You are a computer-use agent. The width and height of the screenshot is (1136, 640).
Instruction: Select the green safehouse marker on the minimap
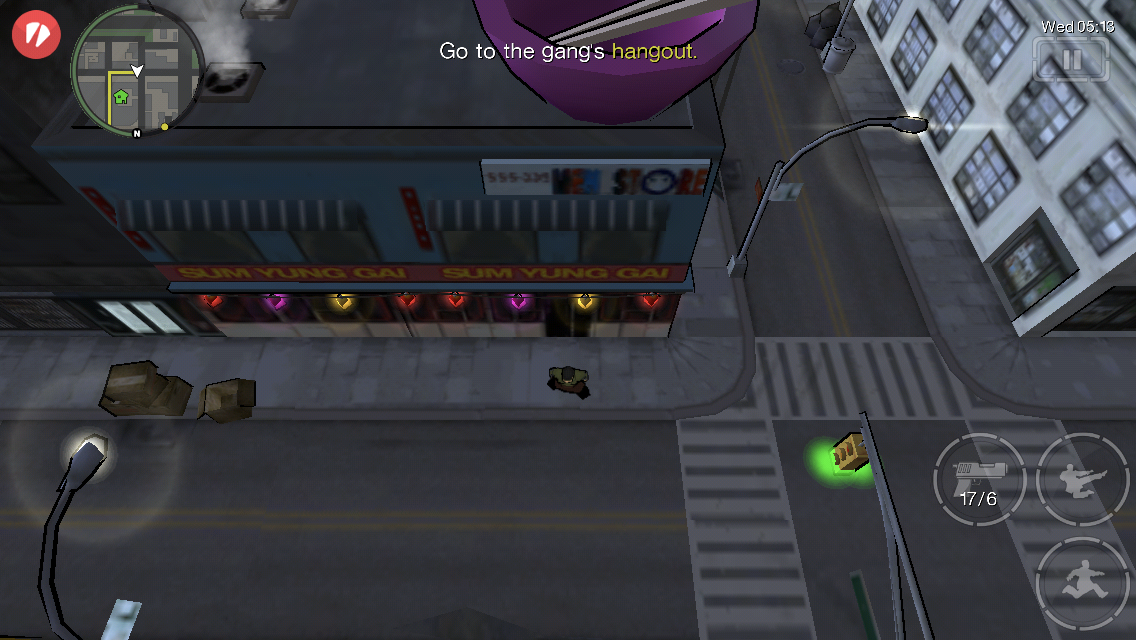tap(121, 97)
